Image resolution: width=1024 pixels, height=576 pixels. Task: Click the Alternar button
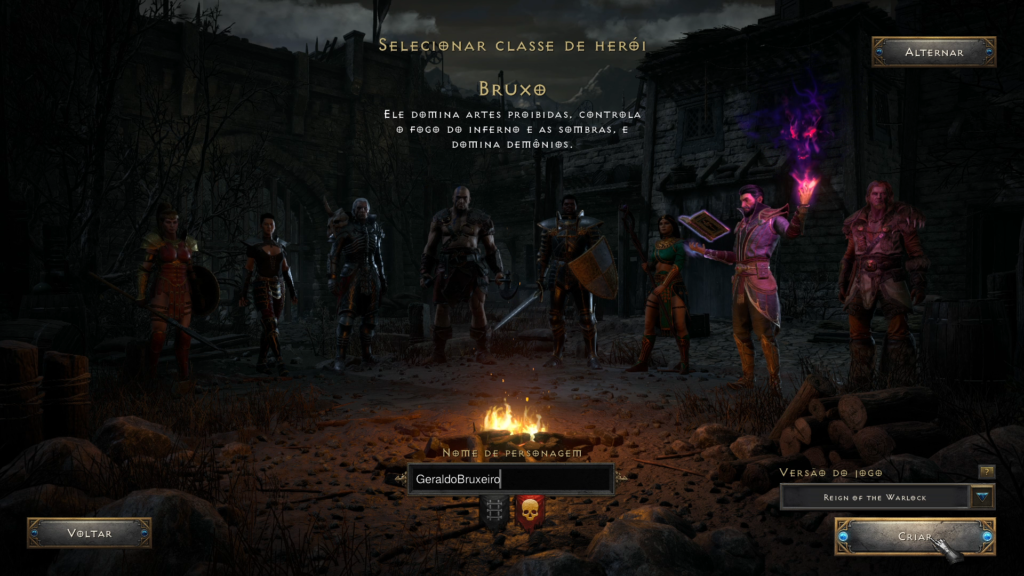point(933,52)
